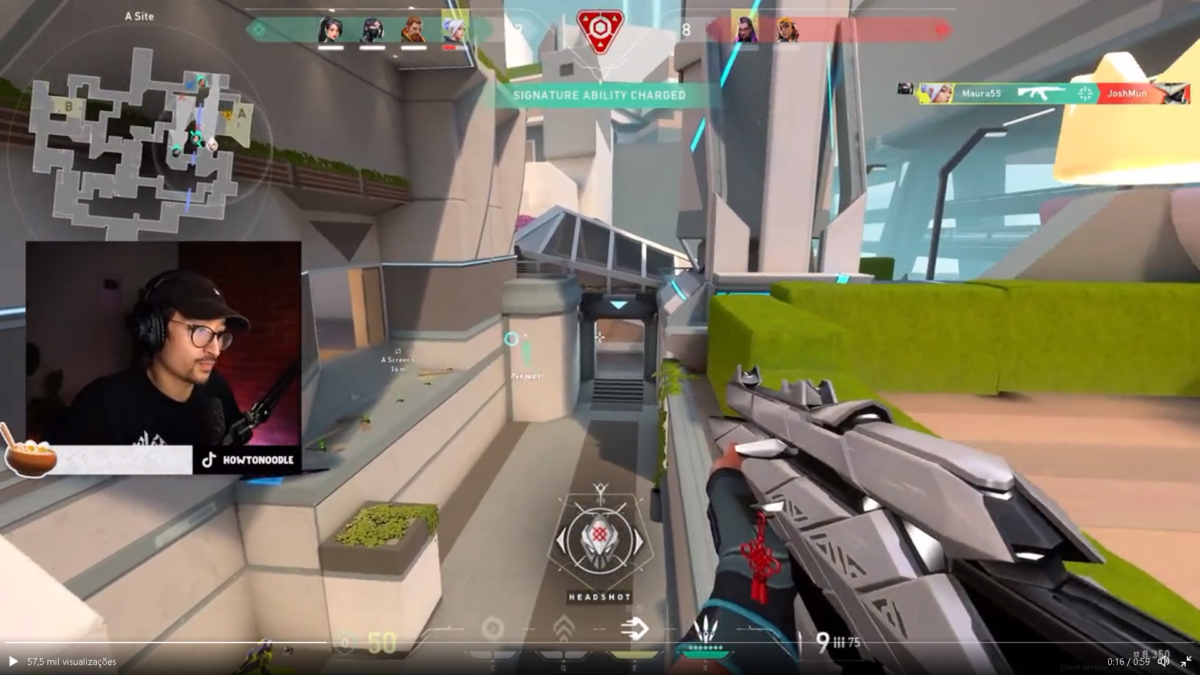Activate the circular smoke ability icon
The width and height of the screenshot is (1200, 675).
[492, 629]
